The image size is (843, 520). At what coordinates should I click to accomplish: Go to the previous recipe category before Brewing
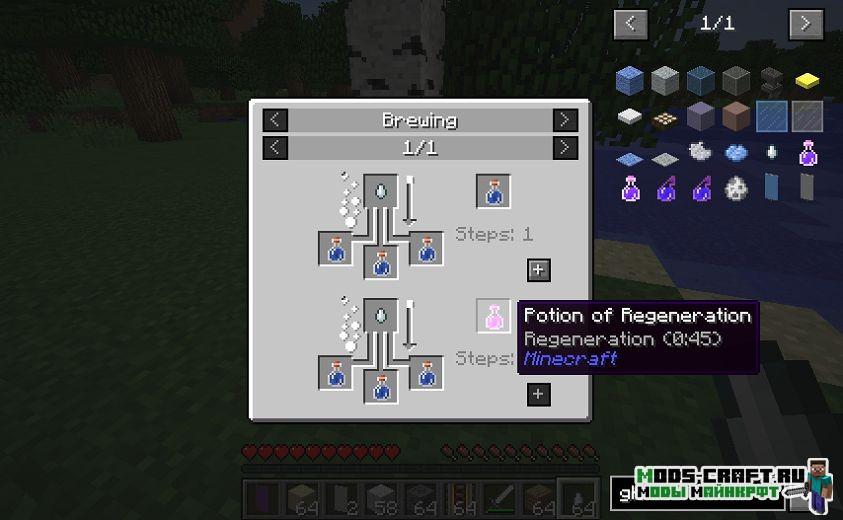click(275, 120)
